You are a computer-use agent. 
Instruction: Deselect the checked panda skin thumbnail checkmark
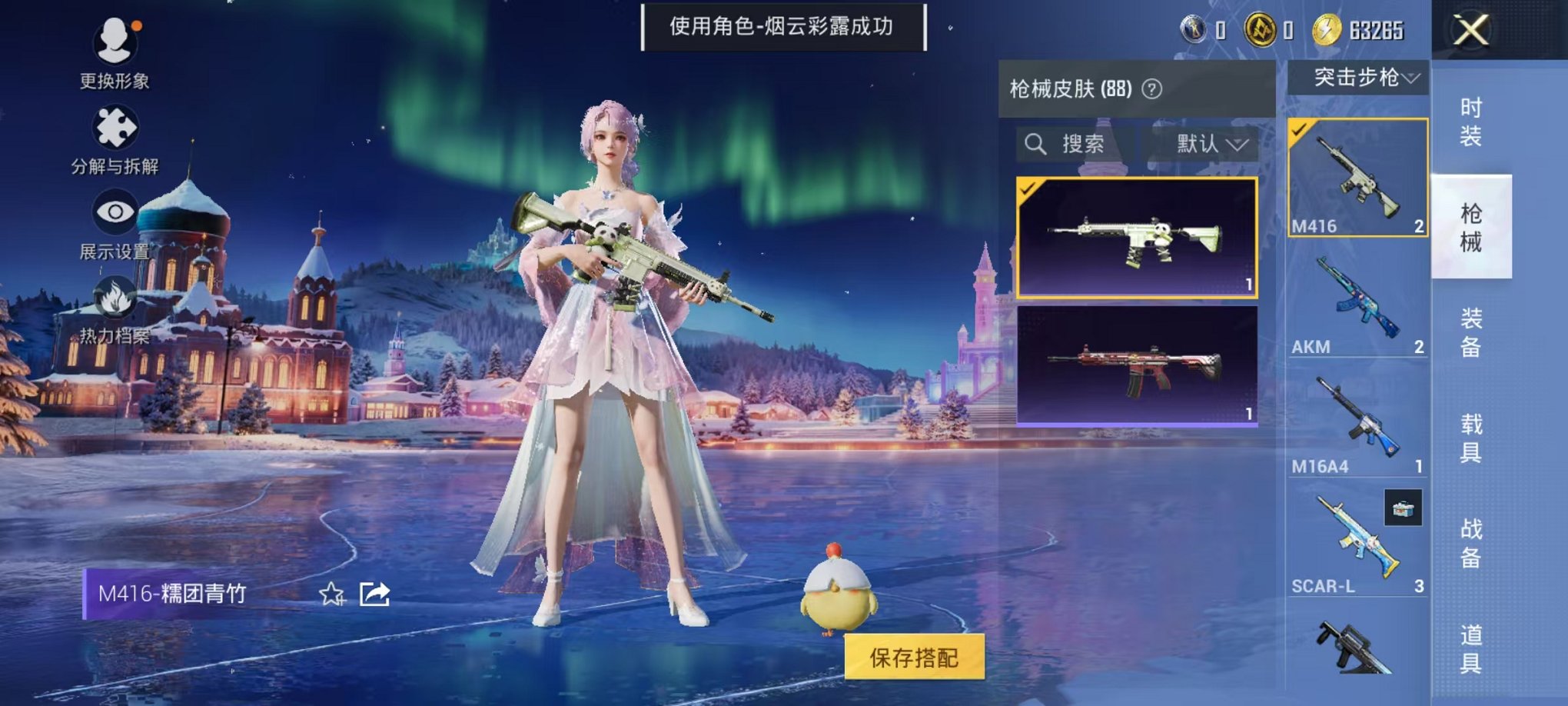tap(1029, 187)
